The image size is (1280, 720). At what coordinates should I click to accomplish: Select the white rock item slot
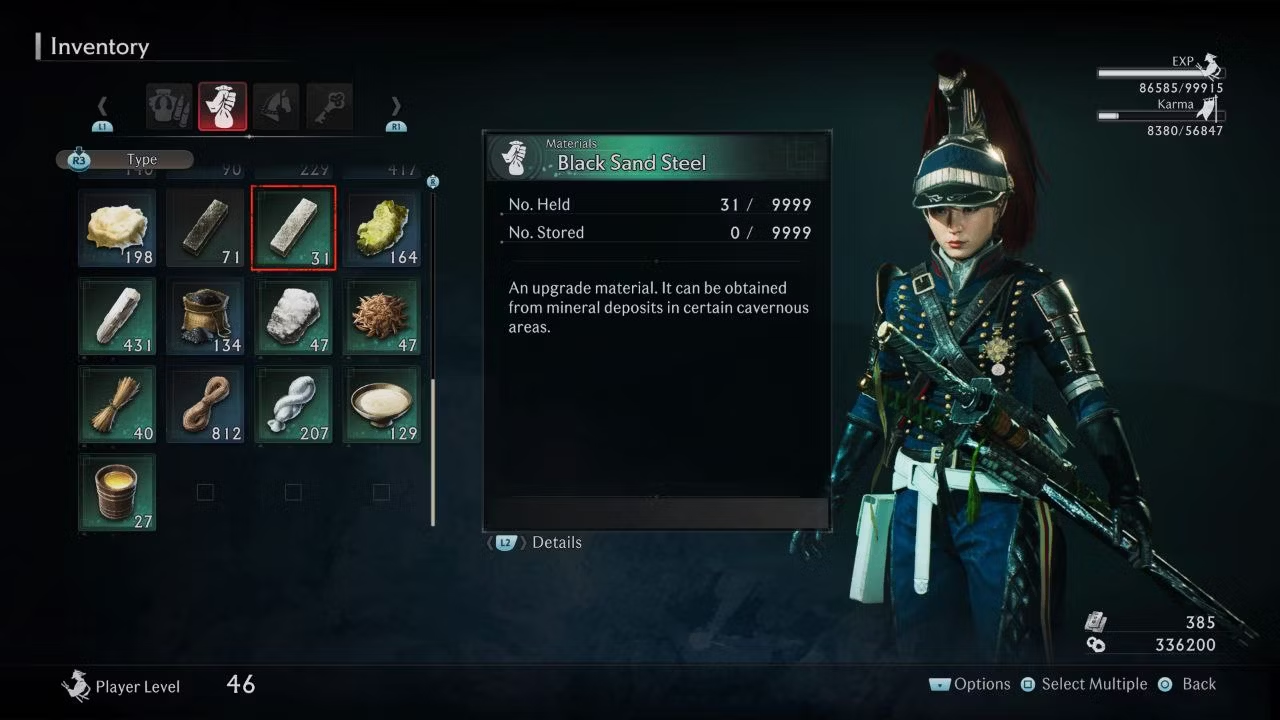coord(293,316)
